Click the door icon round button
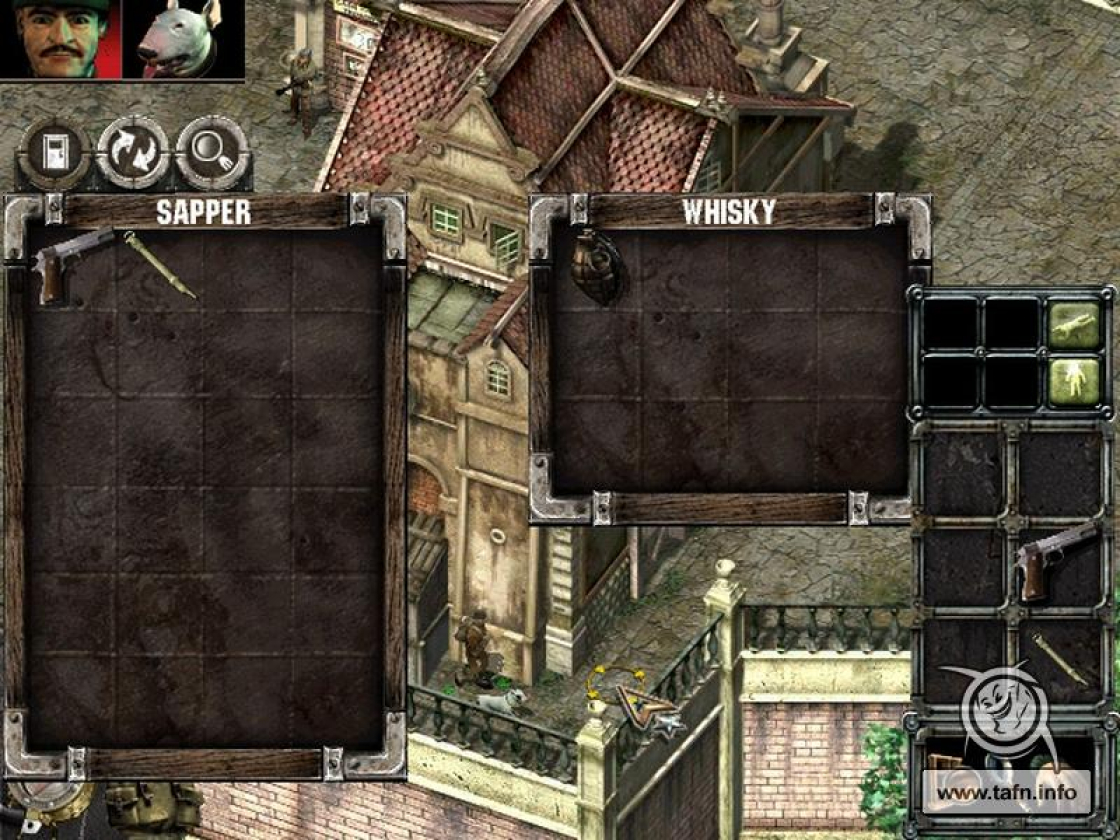 coord(54,153)
